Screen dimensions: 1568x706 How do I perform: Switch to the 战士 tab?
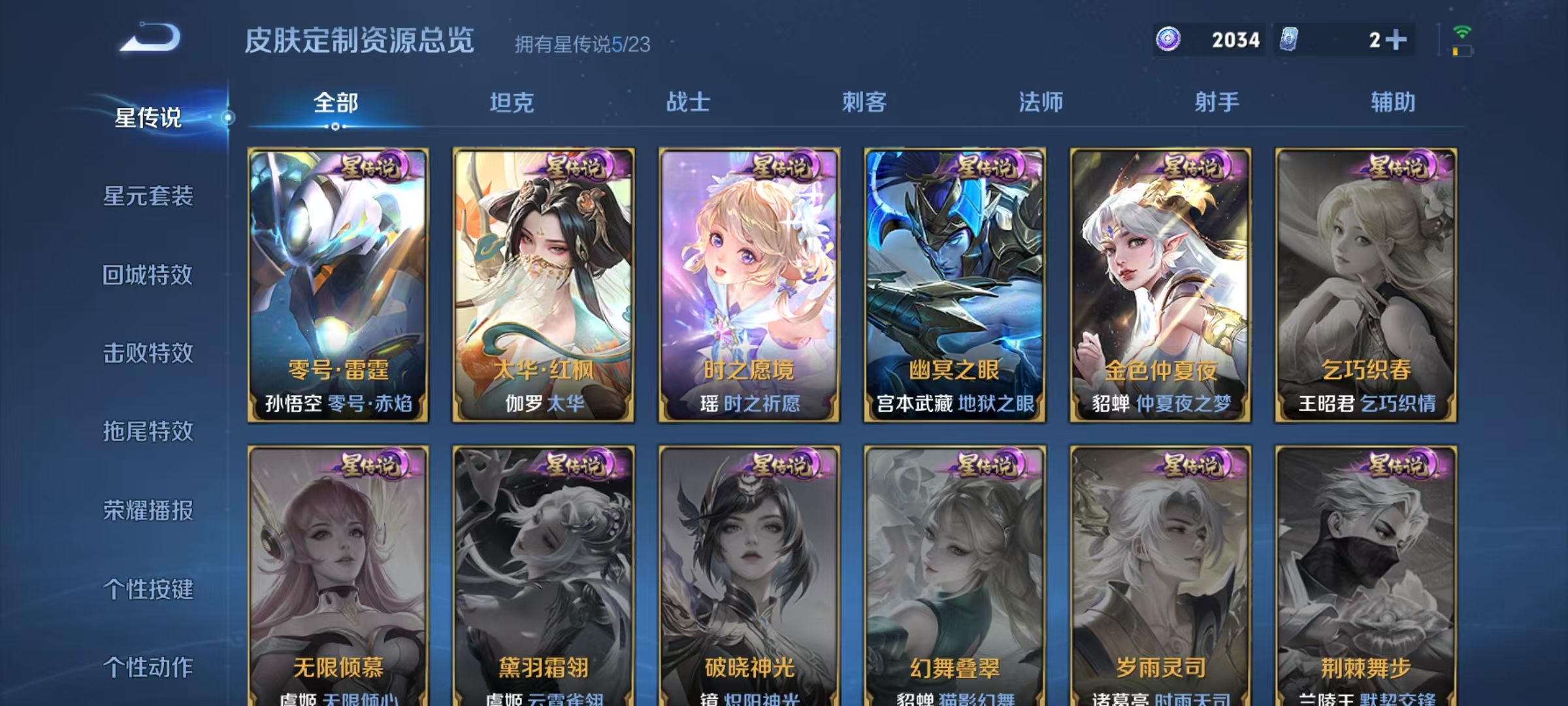(x=690, y=102)
